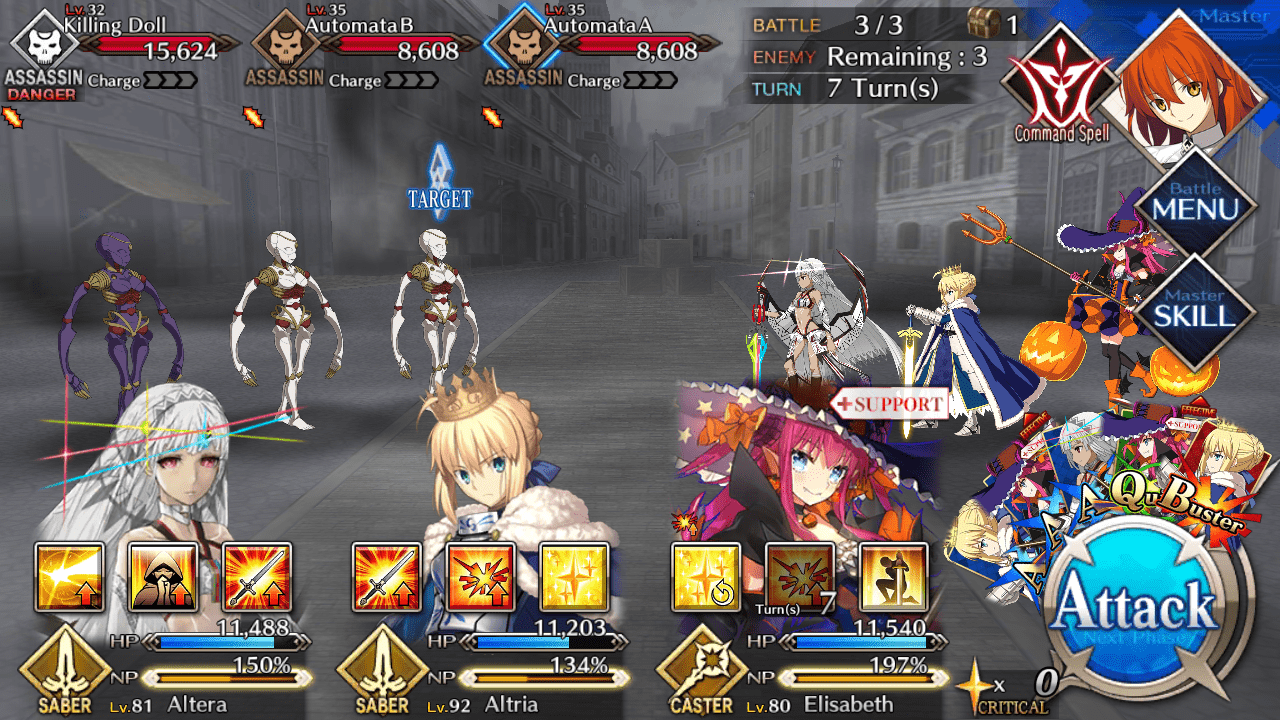
Task: Activate Elisabeth's sparkle skill with circular arrow
Action: tap(706, 577)
